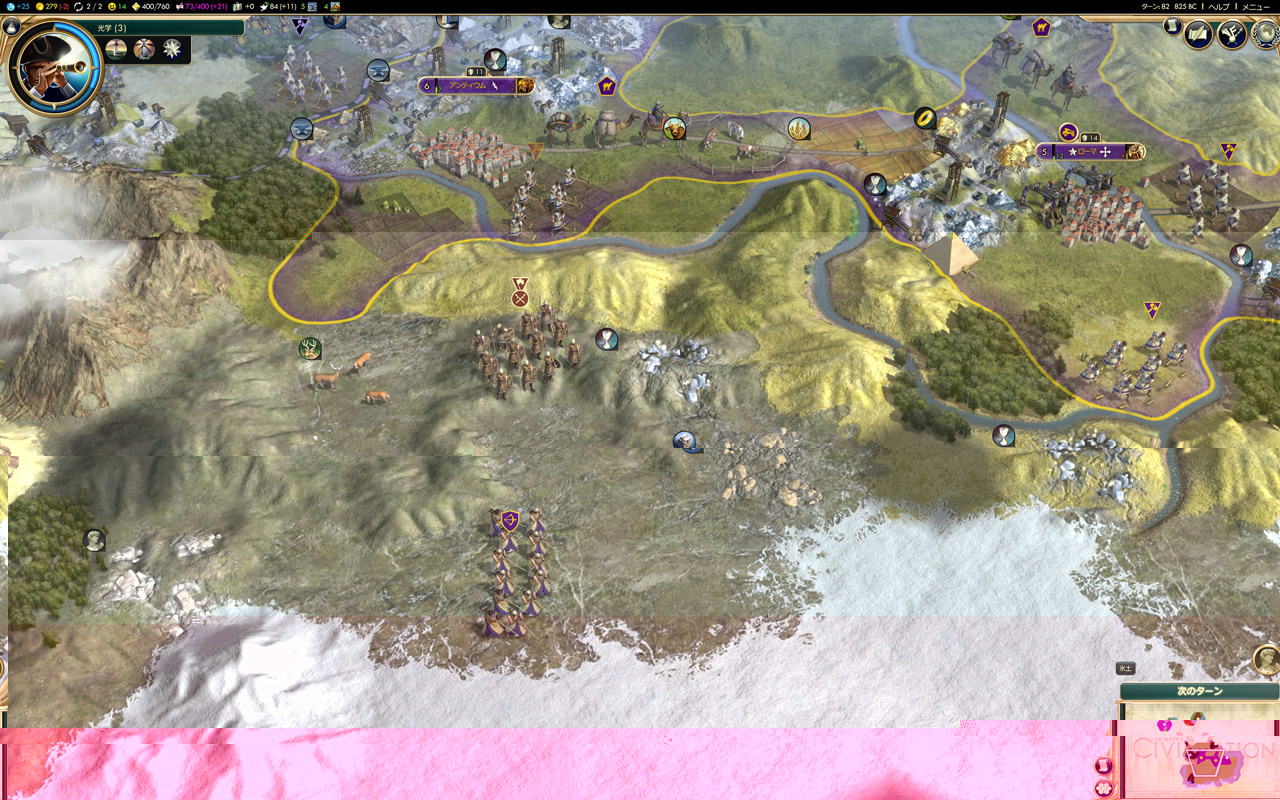Click the gold treasury readout in top bar
The height and width of the screenshot is (800, 1280).
pos(51,6)
